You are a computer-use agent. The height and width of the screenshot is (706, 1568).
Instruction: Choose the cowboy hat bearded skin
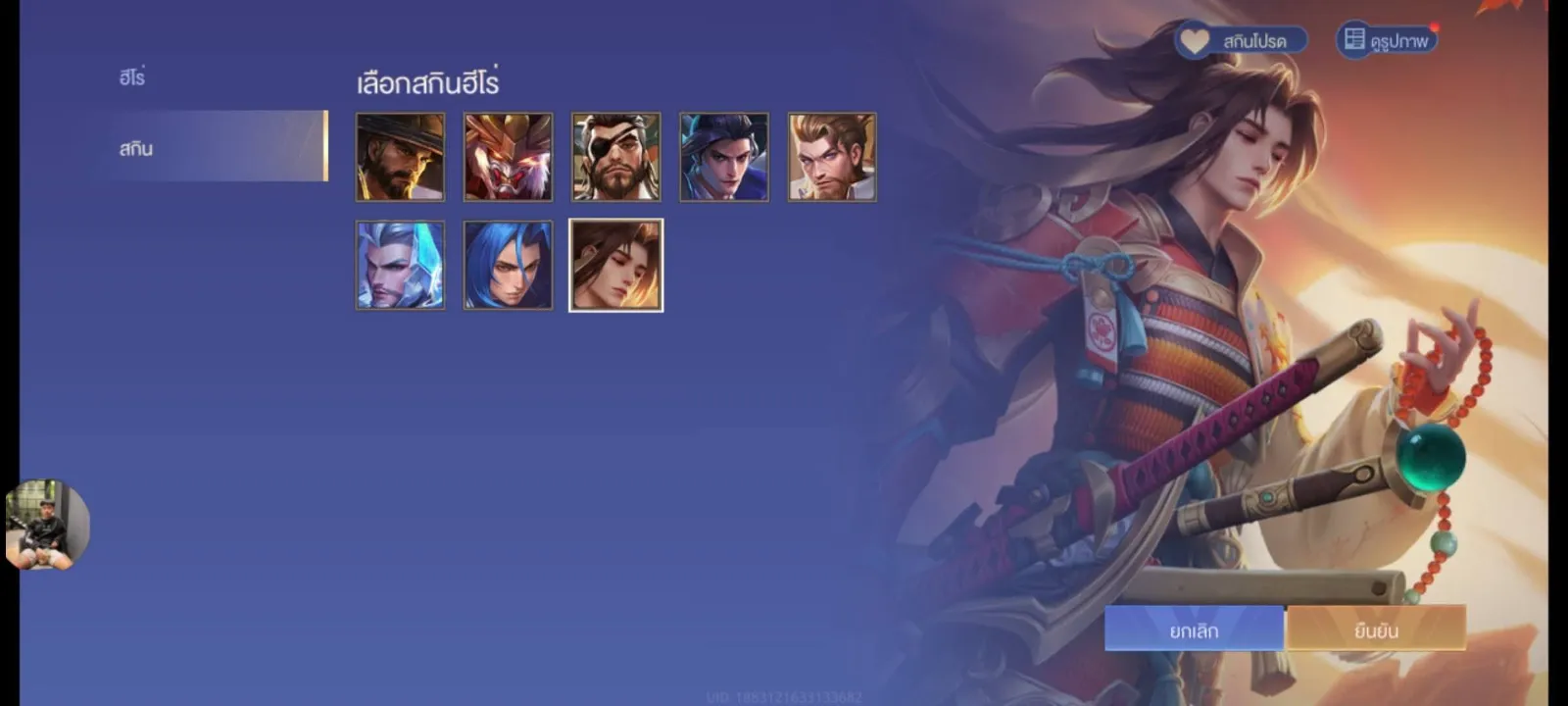point(400,157)
